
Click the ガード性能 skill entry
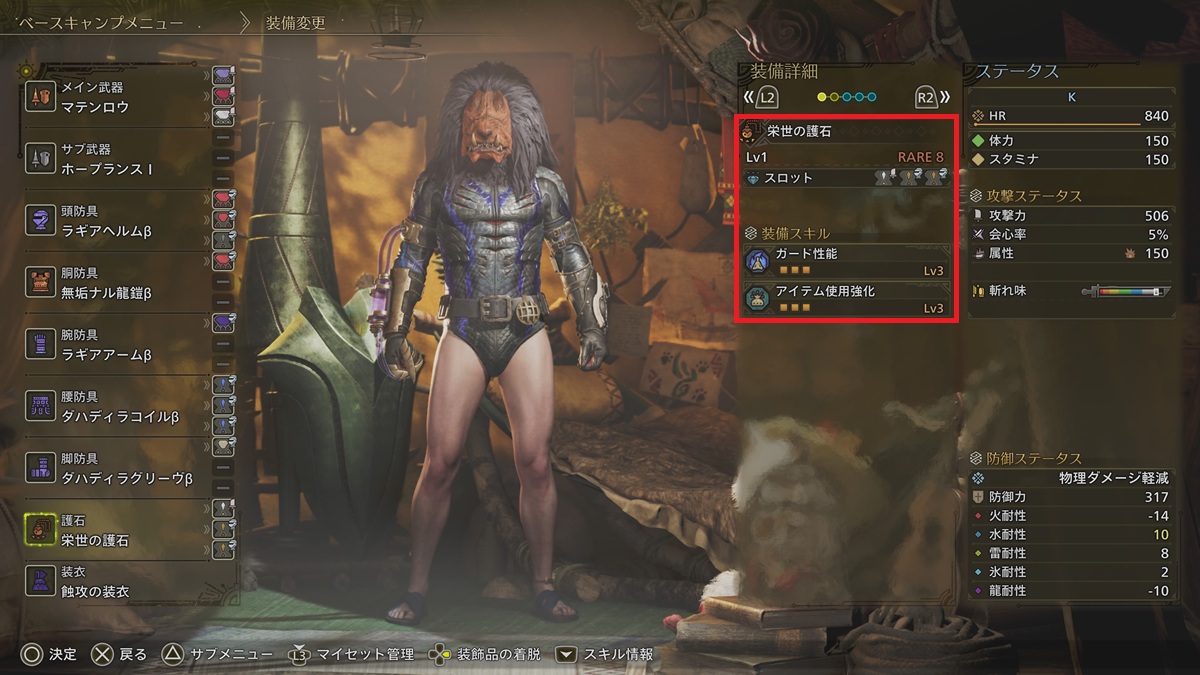coord(845,262)
